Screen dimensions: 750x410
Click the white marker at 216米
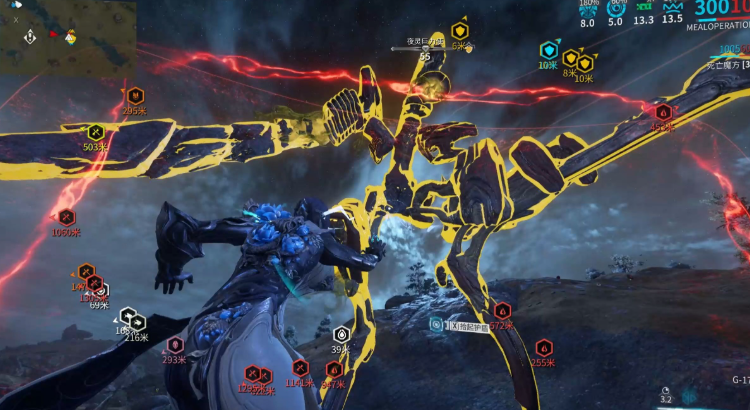coord(137,323)
